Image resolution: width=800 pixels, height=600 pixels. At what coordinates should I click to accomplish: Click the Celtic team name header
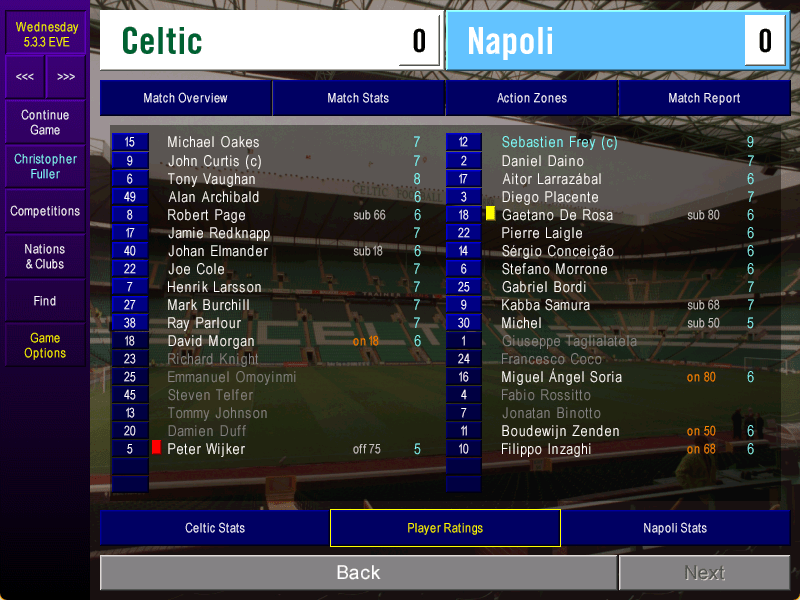pos(162,41)
